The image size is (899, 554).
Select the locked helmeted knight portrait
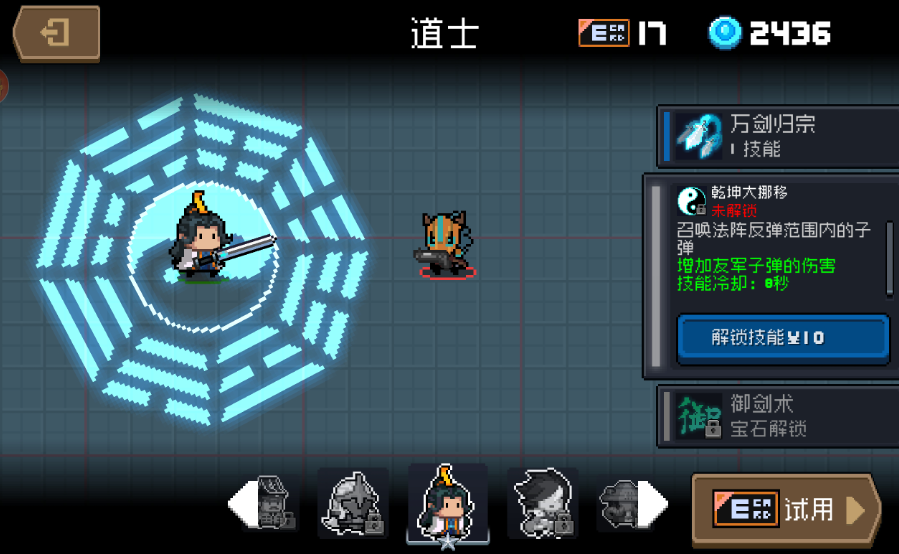click(x=353, y=502)
